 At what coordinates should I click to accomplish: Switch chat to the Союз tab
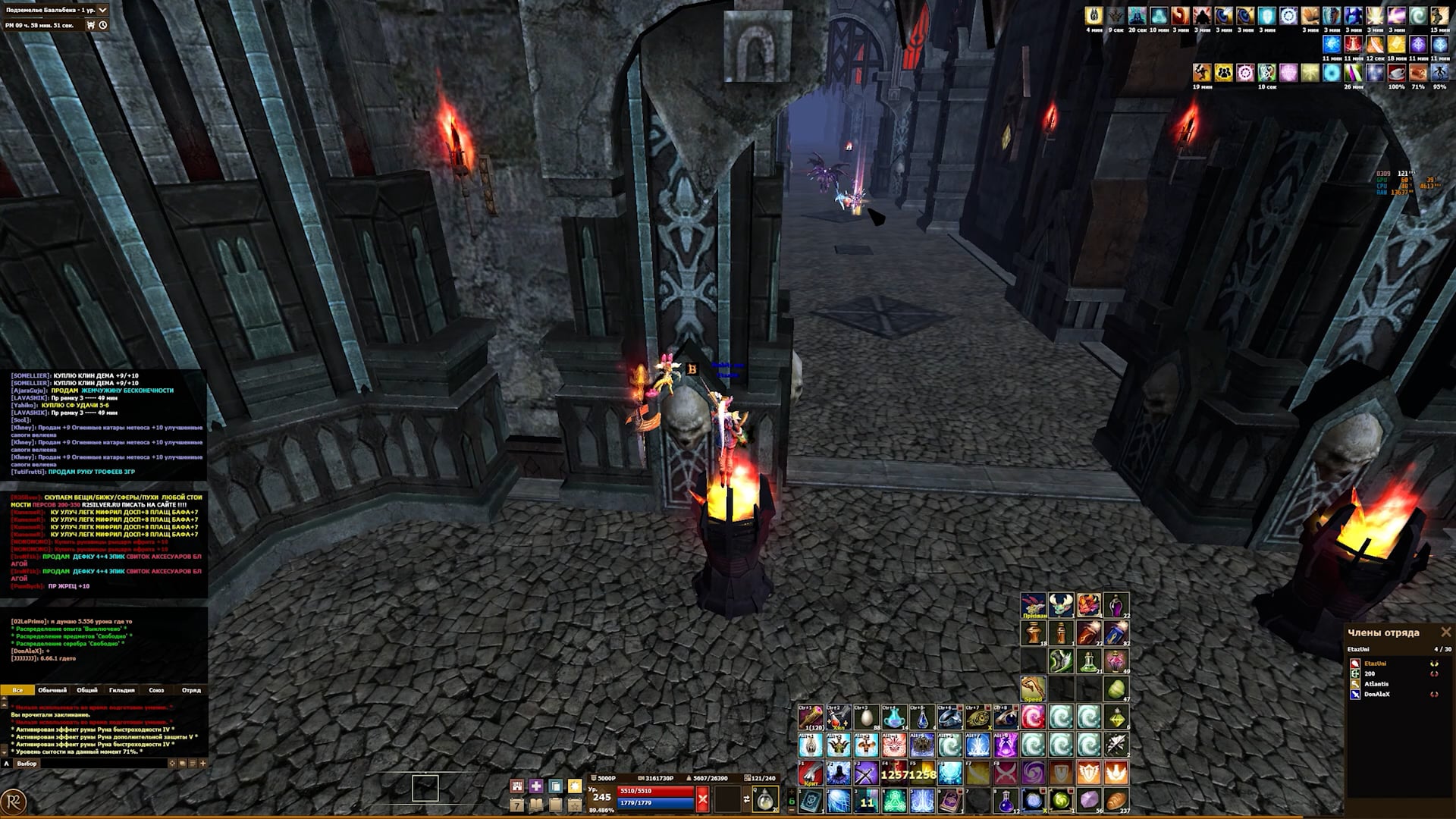(x=156, y=690)
